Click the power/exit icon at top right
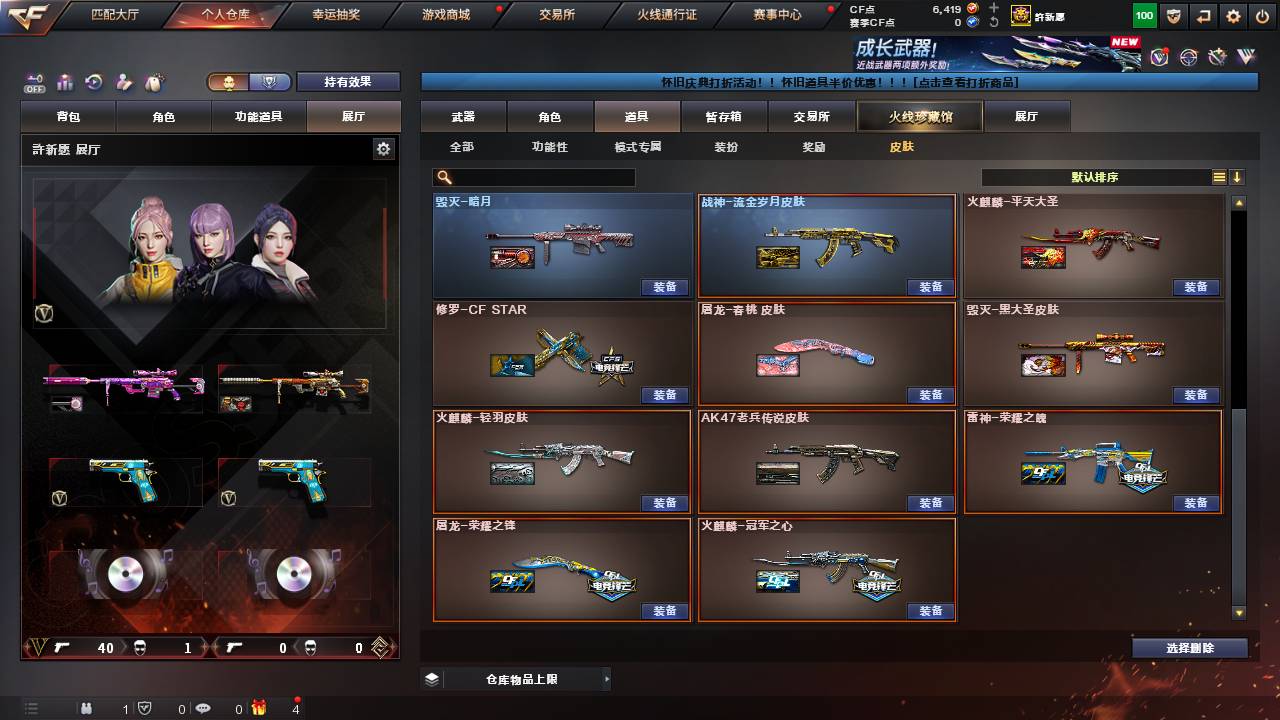1280x720 pixels. tap(1262, 15)
